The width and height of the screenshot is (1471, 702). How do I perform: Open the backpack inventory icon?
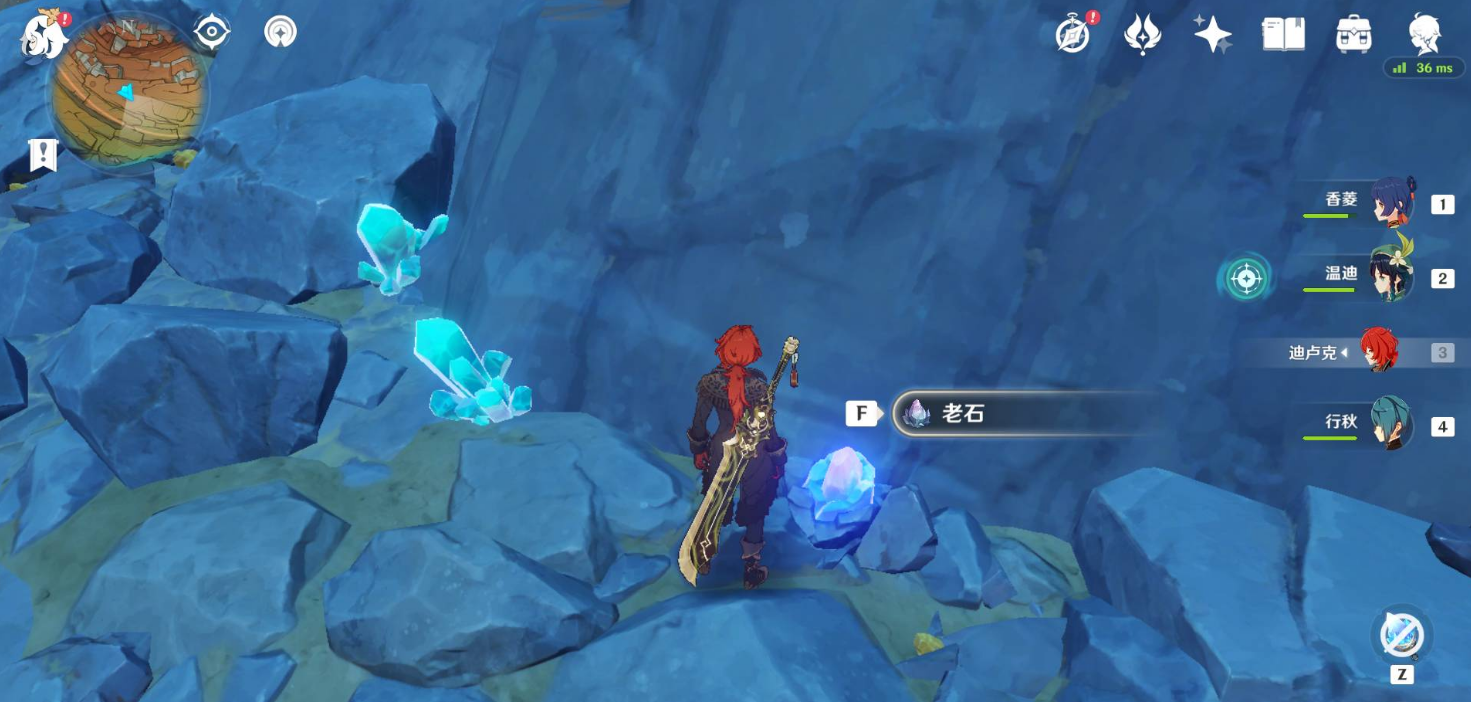click(1353, 35)
